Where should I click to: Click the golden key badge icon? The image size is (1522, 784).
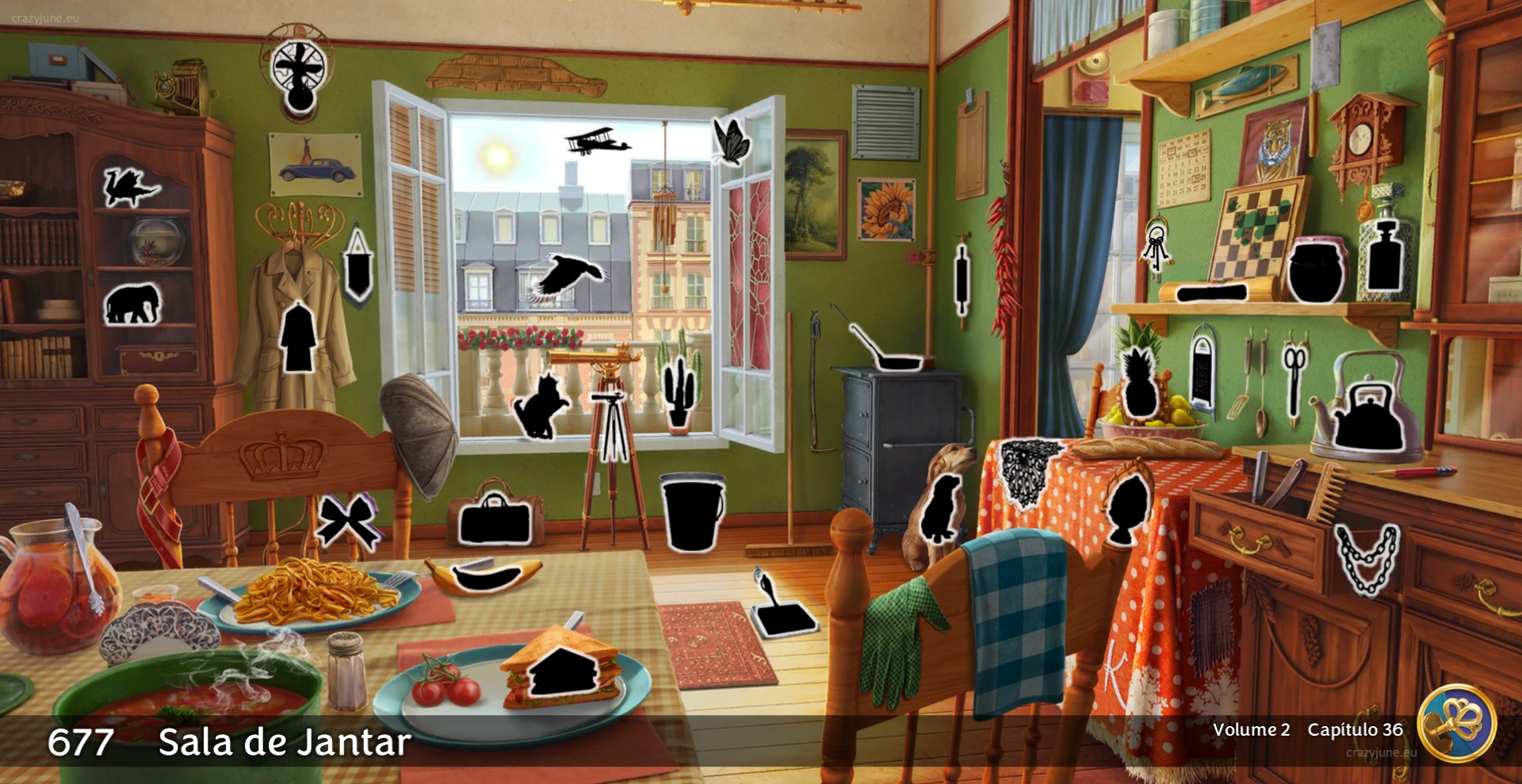click(1455, 723)
